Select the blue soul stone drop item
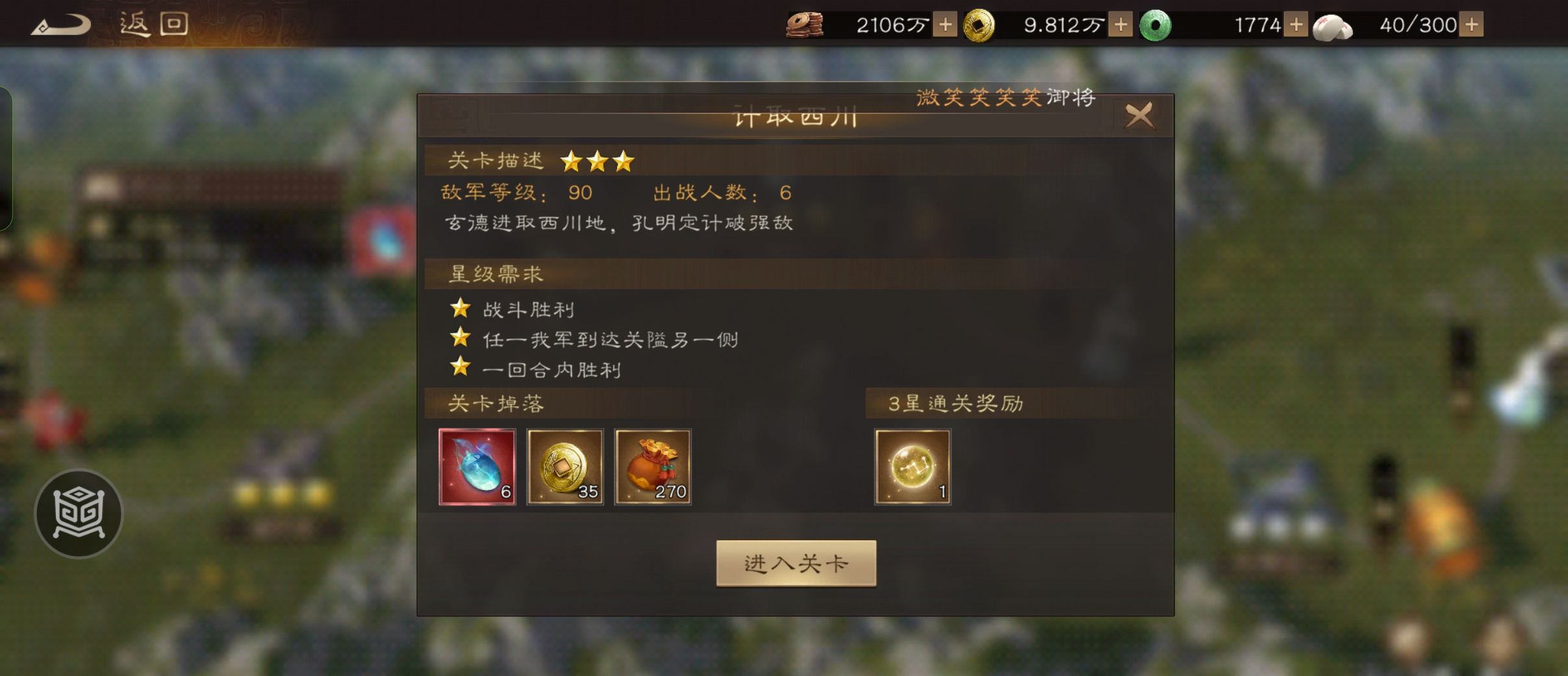 pyautogui.click(x=477, y=466)
